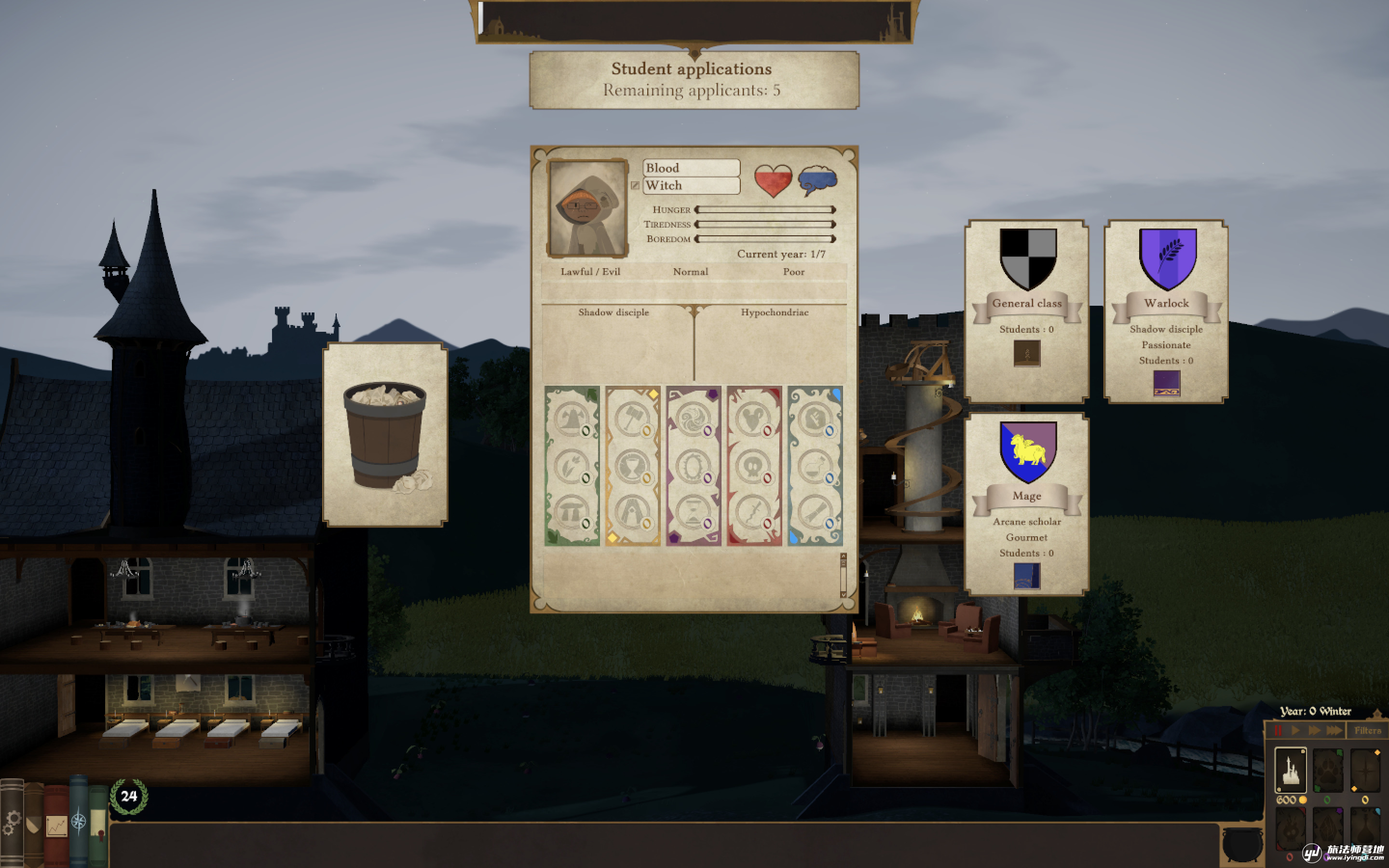
Task: Reject applicant via the paper bin card
Action: pyautogui.click(x=385, y=434)
